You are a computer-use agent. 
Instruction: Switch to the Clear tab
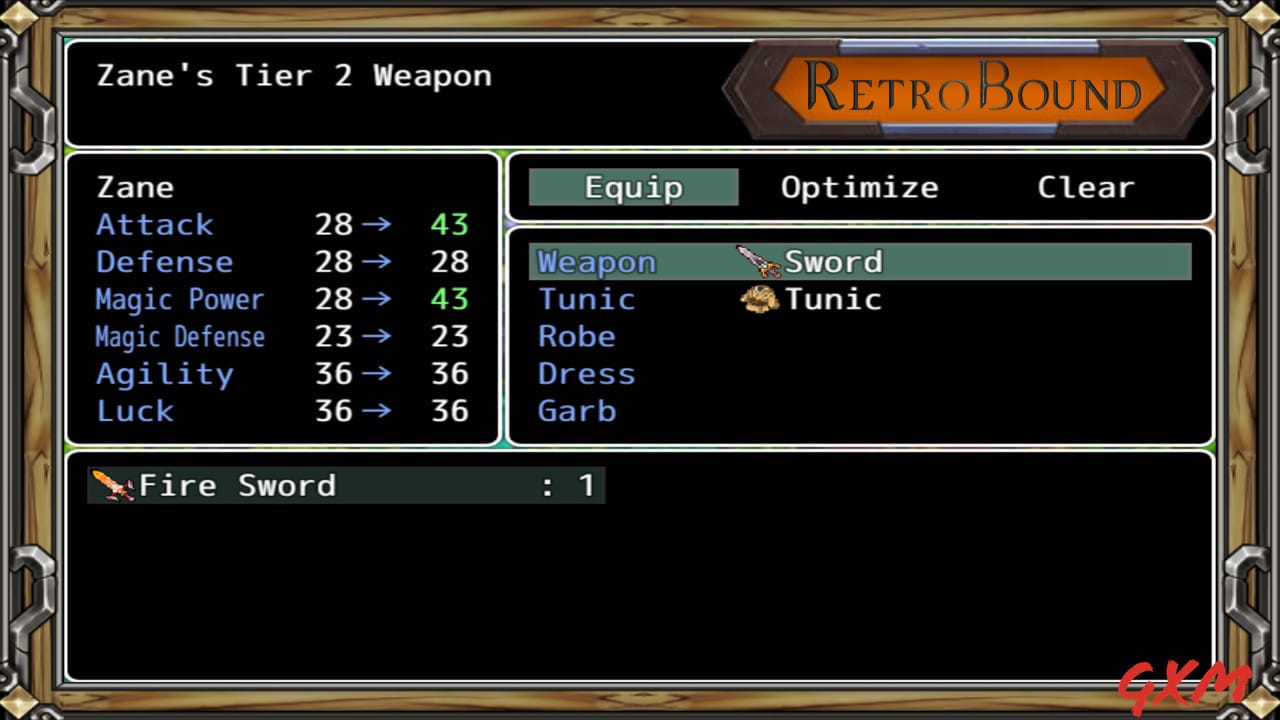pos(1086,186)
